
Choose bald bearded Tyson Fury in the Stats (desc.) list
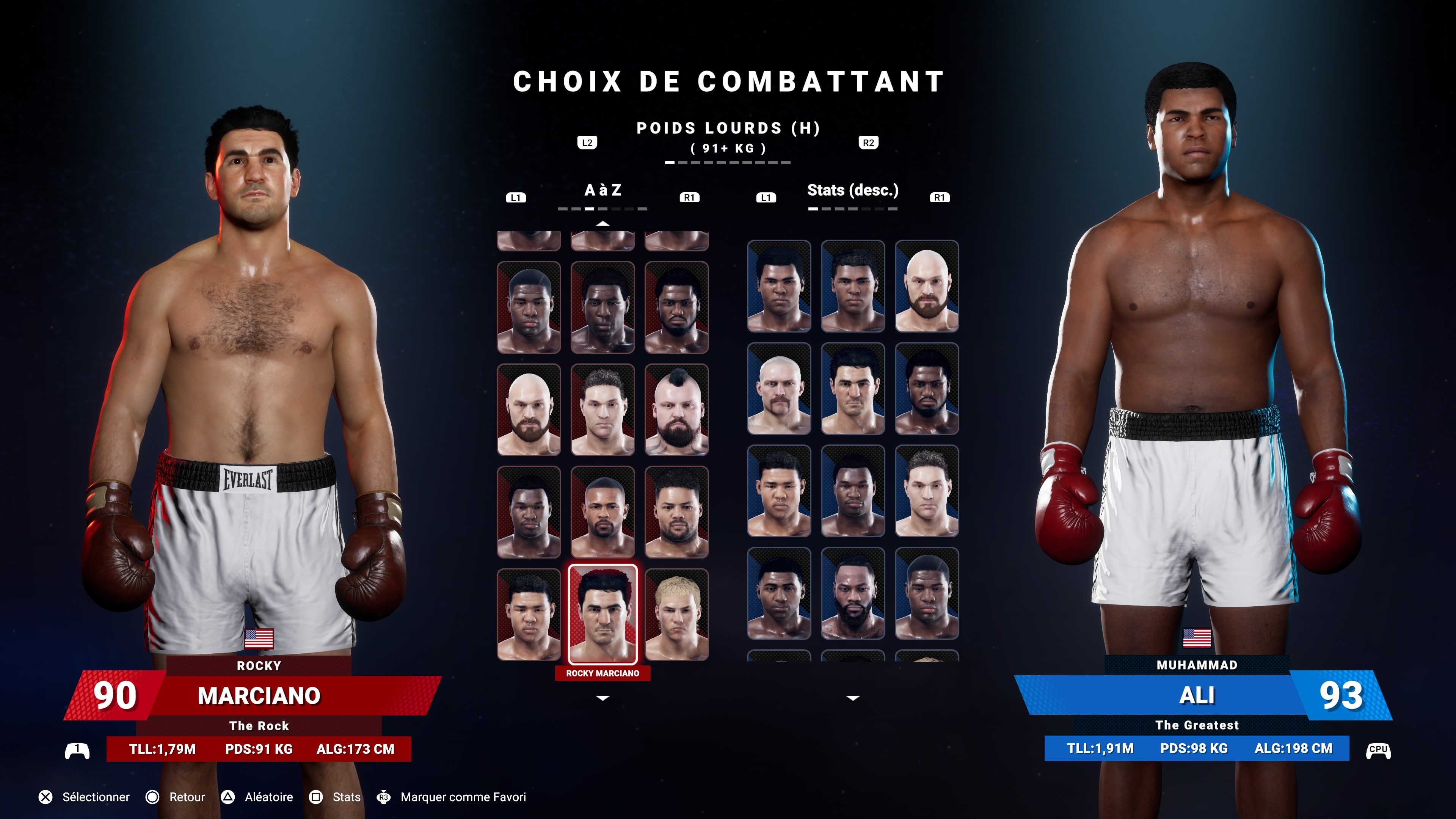926,286
